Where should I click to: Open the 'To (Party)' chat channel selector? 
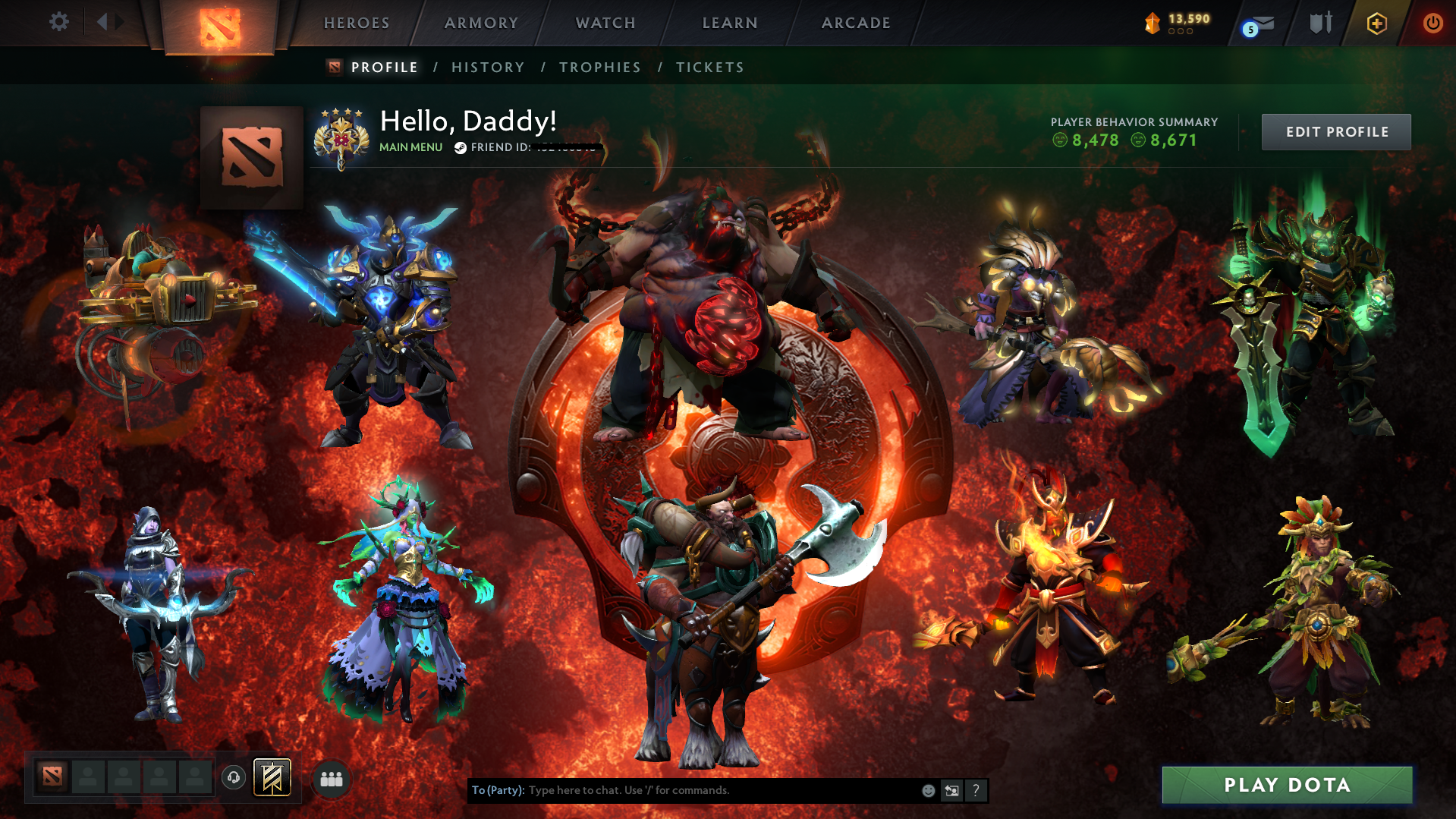click(497, 790)
